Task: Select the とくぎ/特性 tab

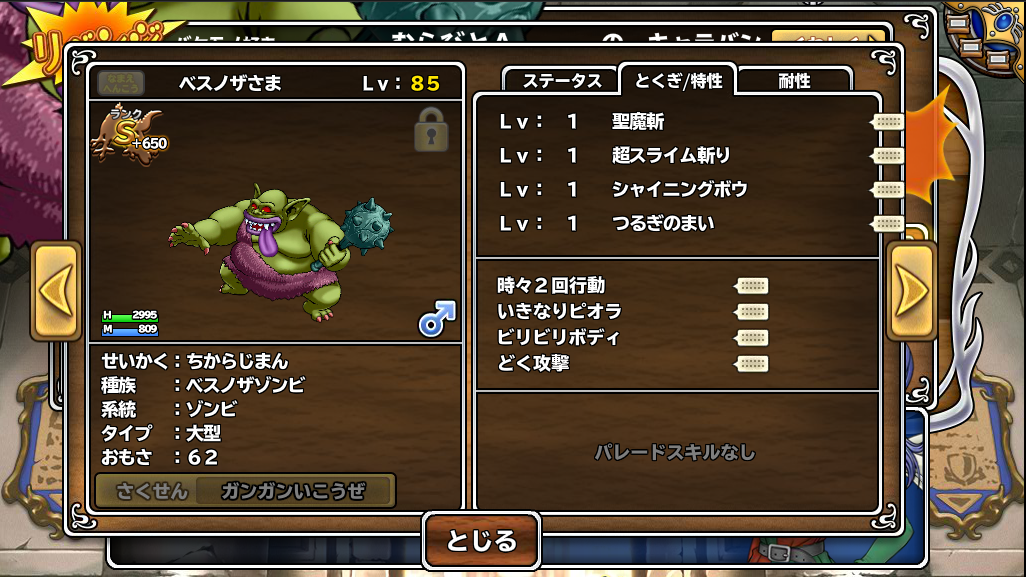Action: [x=678, y=80]
